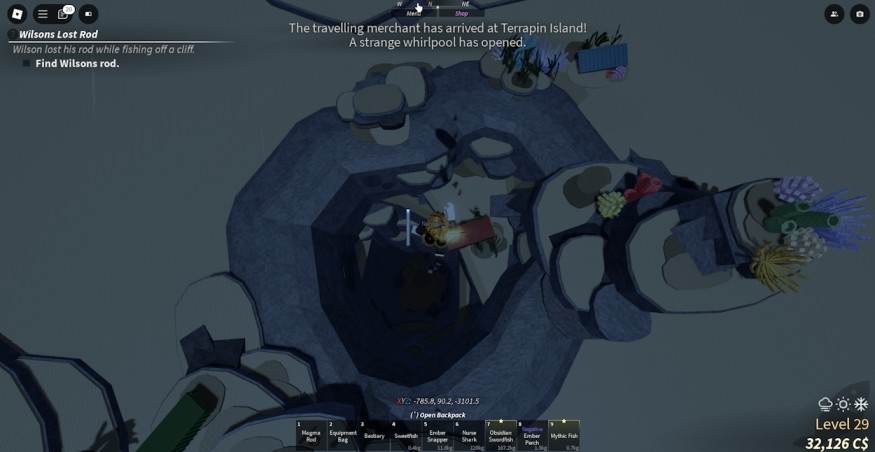Open the hamburger list menu

42,14
